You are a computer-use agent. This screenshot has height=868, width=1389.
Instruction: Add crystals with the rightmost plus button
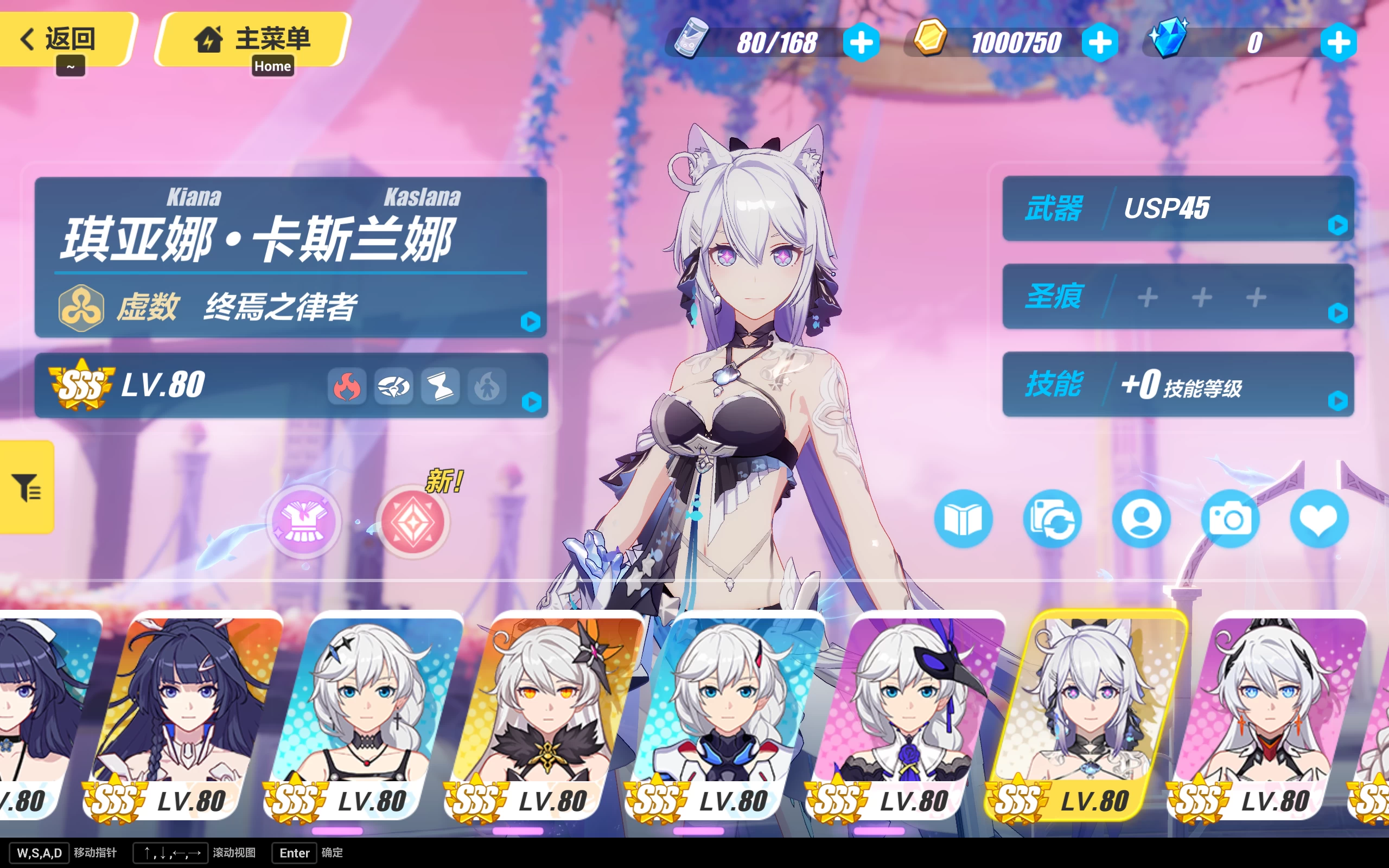click(x=1338, y=42)
